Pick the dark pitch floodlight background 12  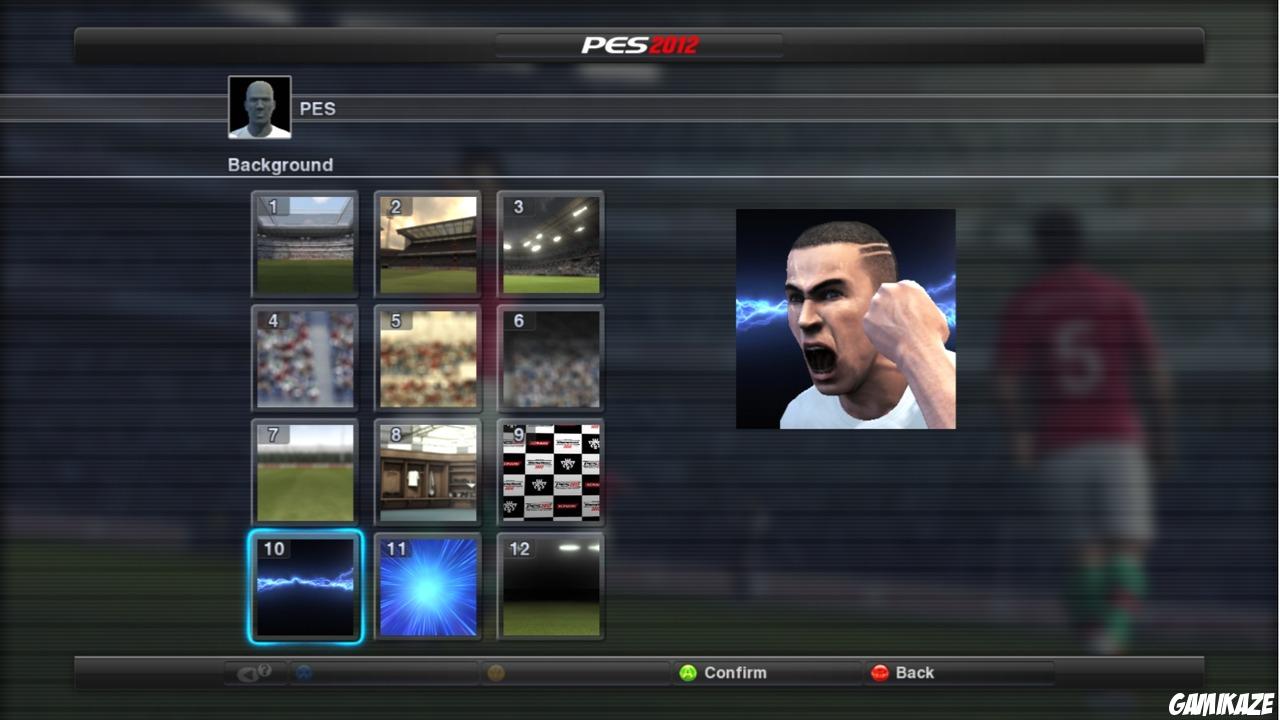coord(550,587)
